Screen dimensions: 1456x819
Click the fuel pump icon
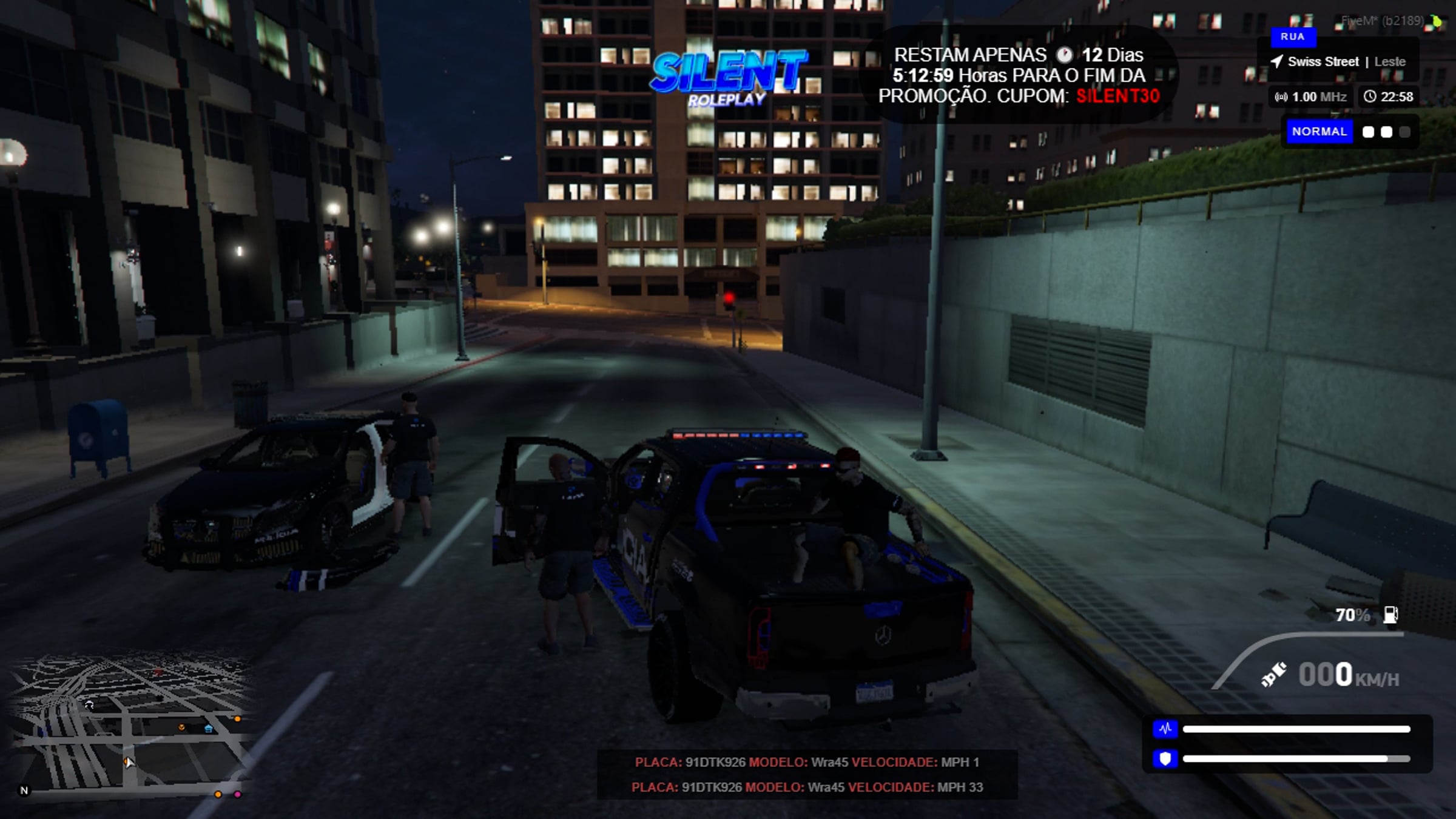pyautogui.click(x=1390, y=615)
